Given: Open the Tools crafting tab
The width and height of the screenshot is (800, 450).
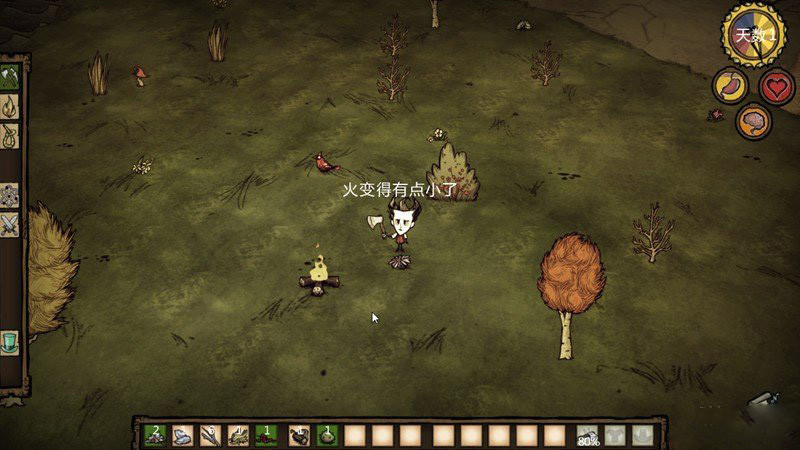Looking at the screenshot, I should (x=11, y=77).
